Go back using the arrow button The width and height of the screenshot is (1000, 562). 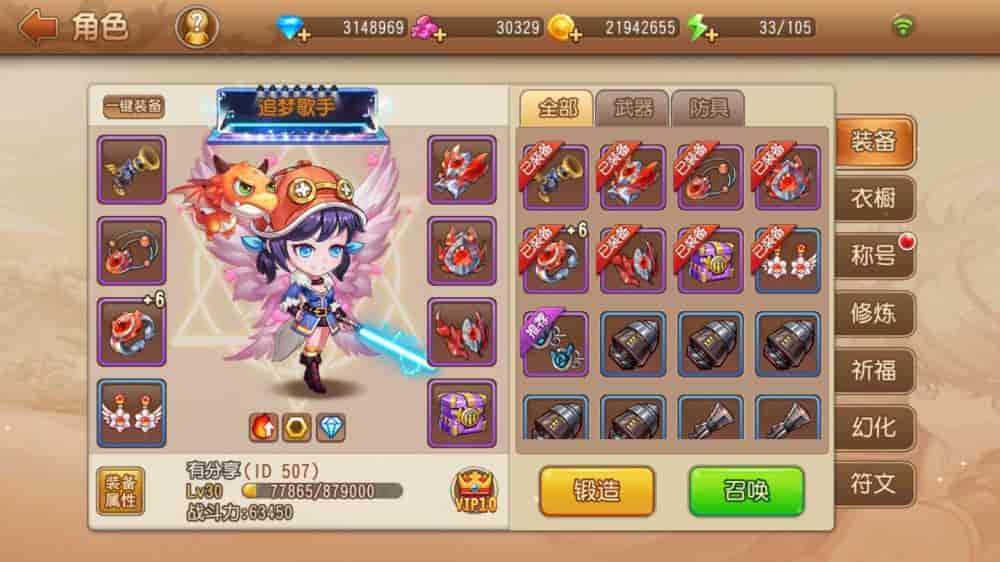(x=38, y=27)
